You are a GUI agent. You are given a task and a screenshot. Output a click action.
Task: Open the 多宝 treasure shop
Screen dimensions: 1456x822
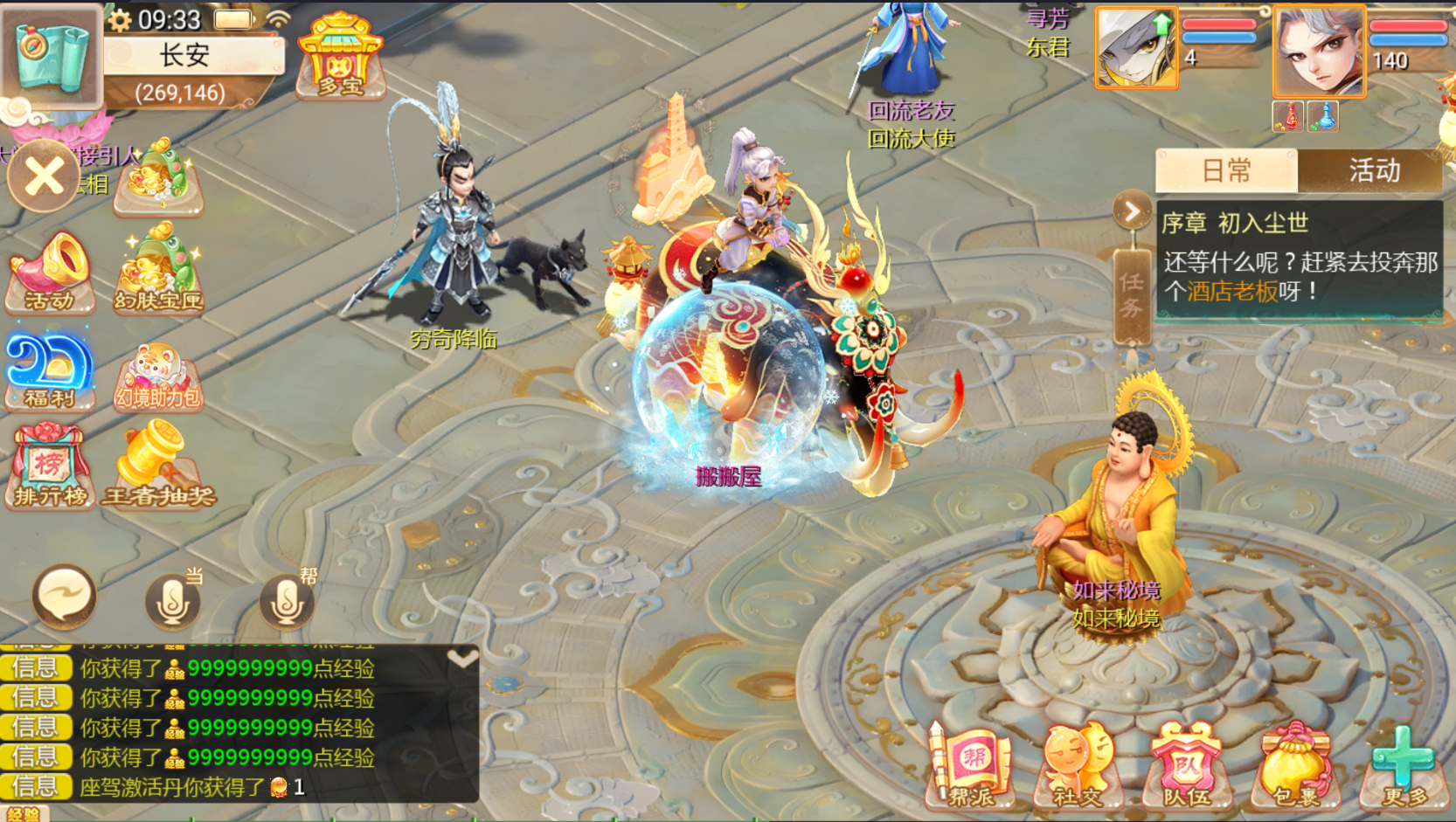click(x=341, y=56)
